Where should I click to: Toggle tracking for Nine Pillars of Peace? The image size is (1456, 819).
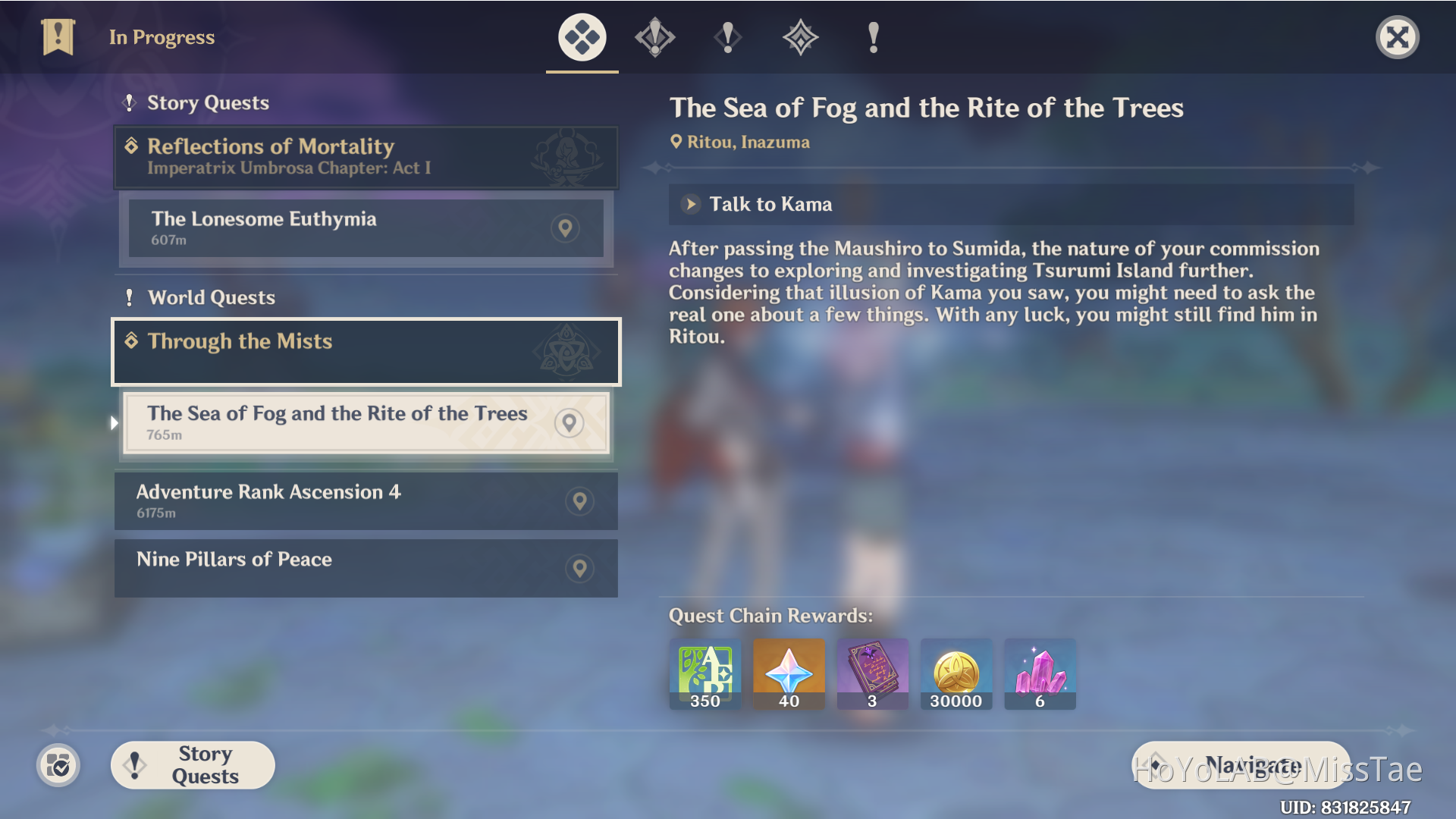click(580, 568)
